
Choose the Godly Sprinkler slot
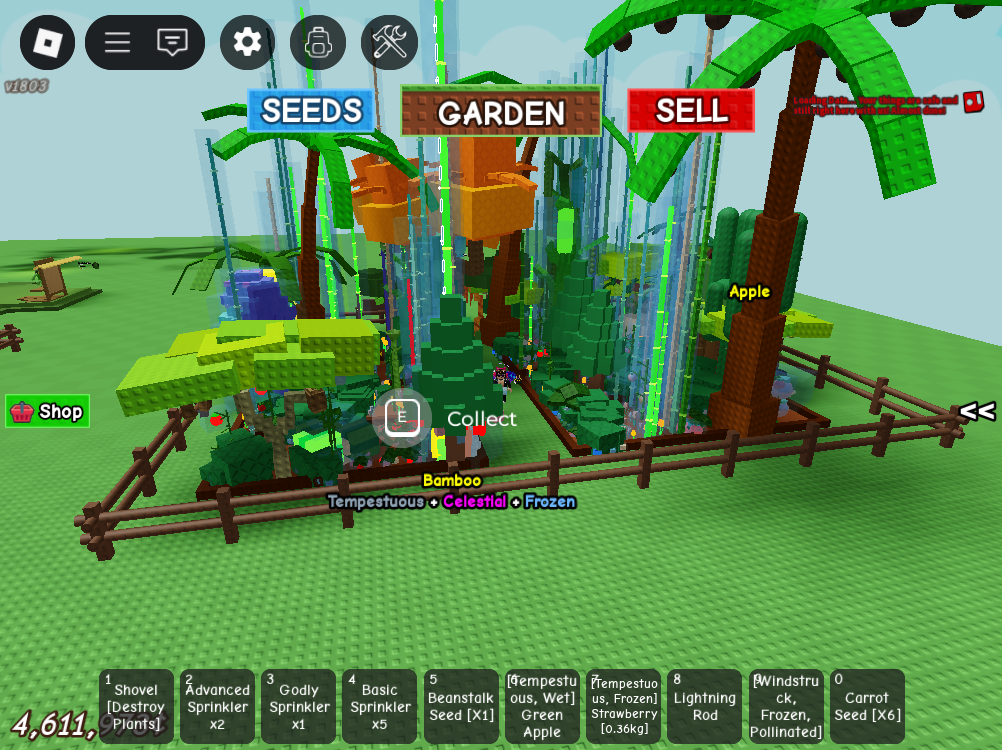pos(298,706)
